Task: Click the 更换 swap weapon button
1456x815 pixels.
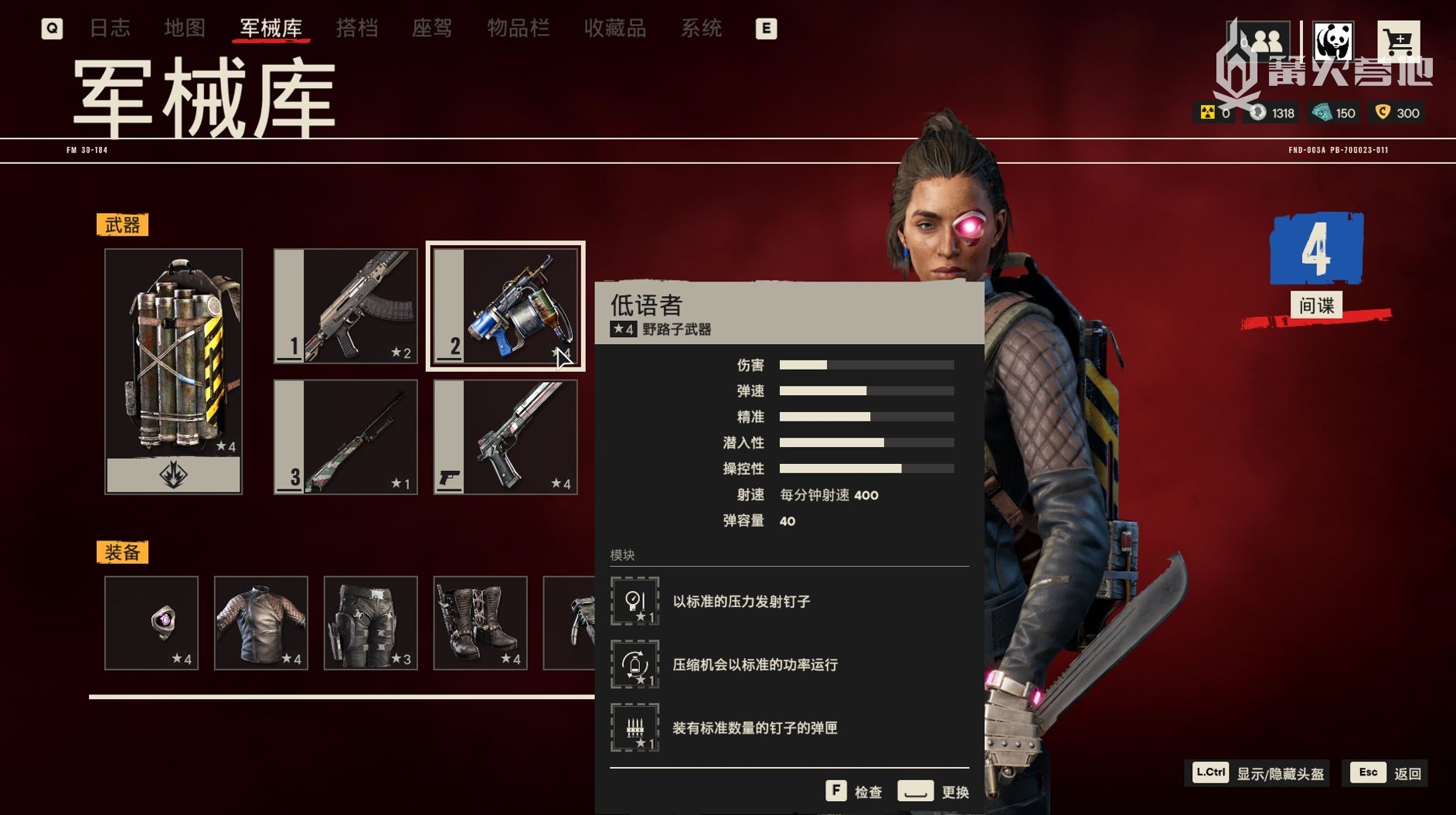Action: (x=934, y=791)
